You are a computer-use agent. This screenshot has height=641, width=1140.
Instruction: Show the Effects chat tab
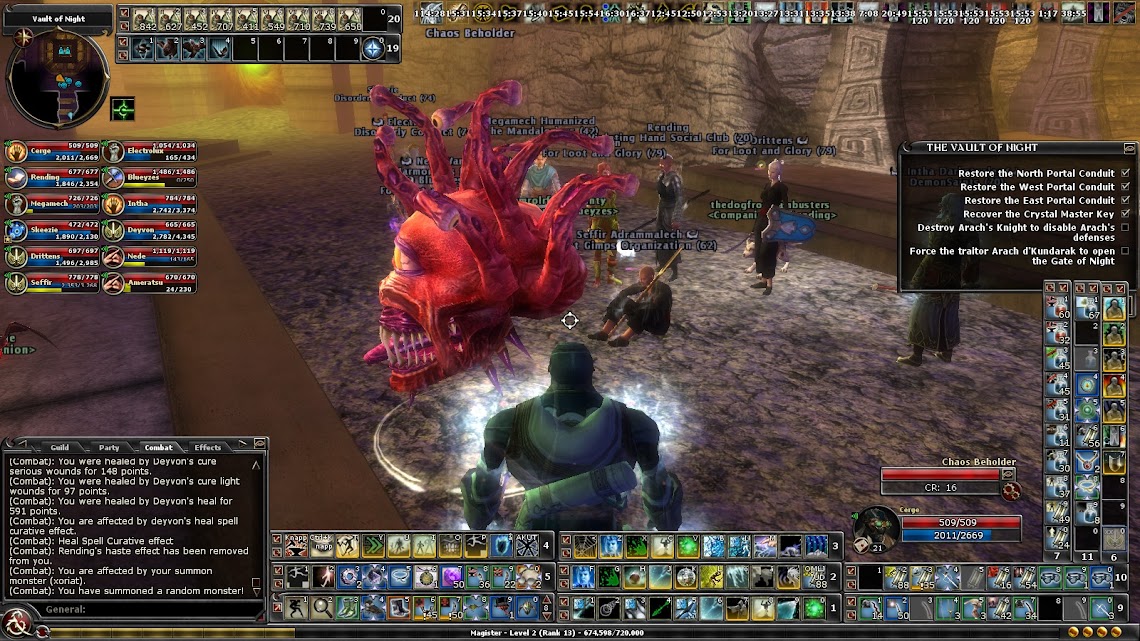pos(208,447)
